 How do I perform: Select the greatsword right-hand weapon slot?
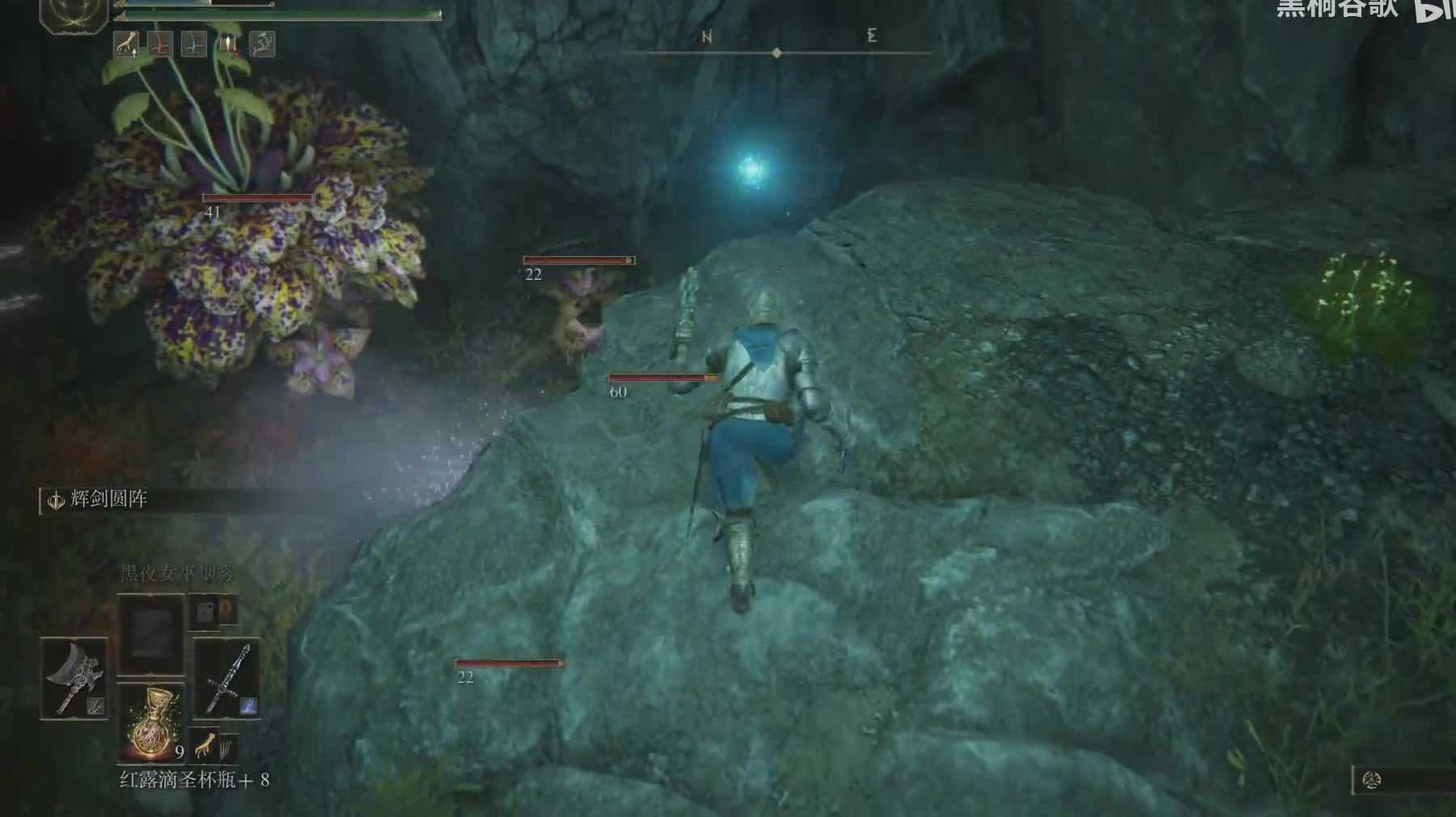click(227, 678)
